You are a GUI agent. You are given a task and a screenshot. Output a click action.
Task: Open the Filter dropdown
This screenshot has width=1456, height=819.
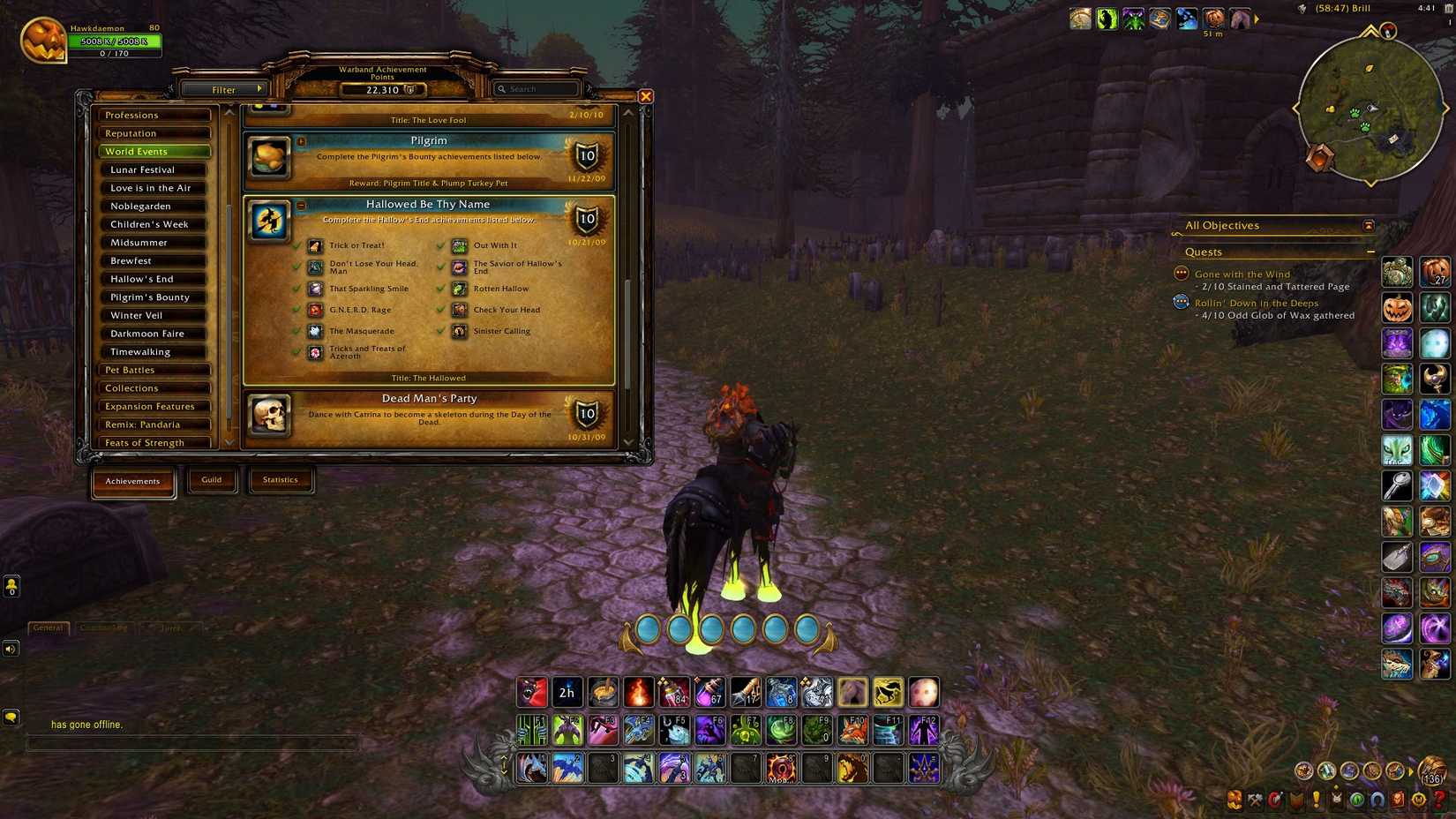(226, 89)
